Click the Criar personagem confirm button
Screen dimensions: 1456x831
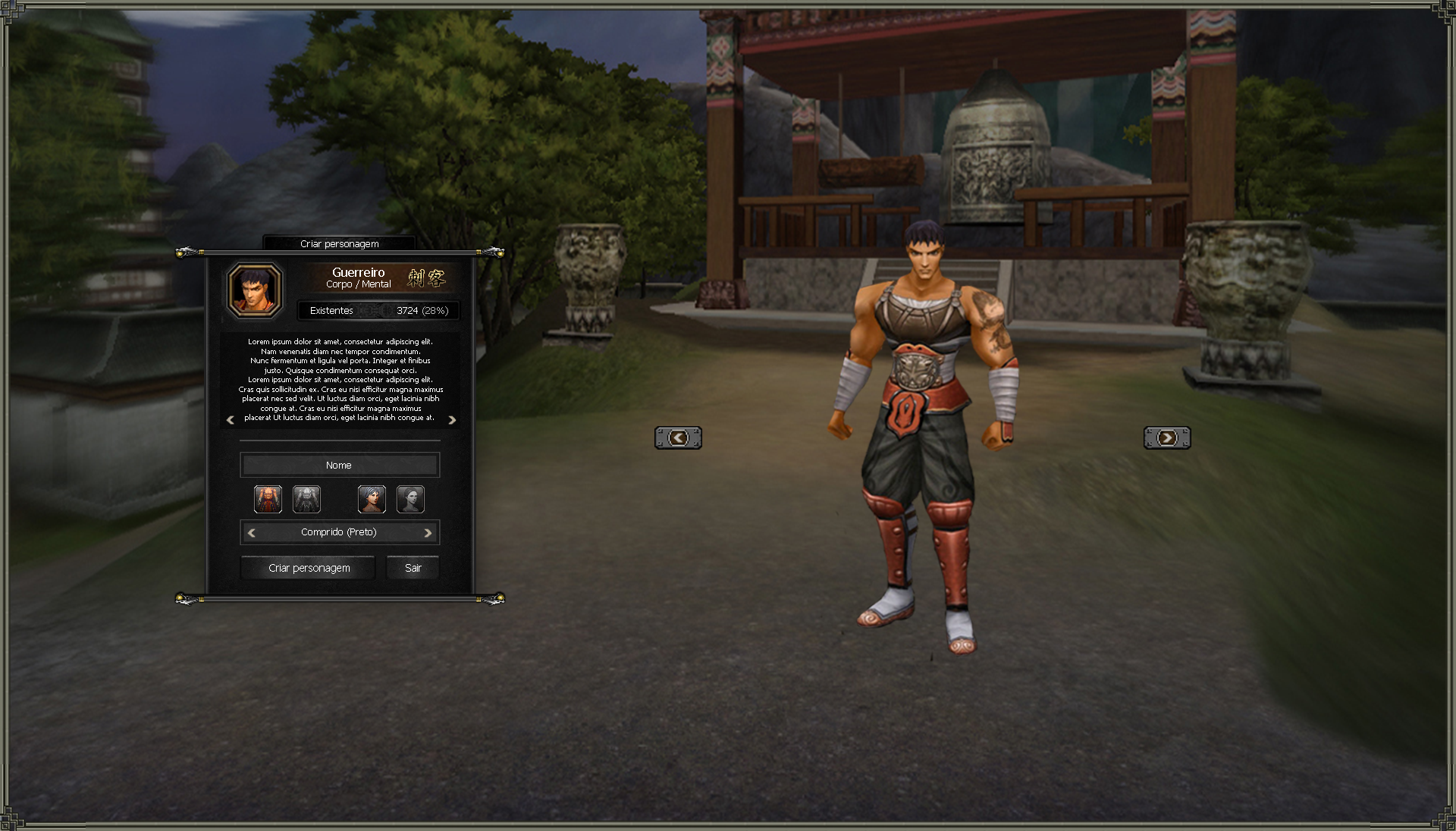click(309, 568)
